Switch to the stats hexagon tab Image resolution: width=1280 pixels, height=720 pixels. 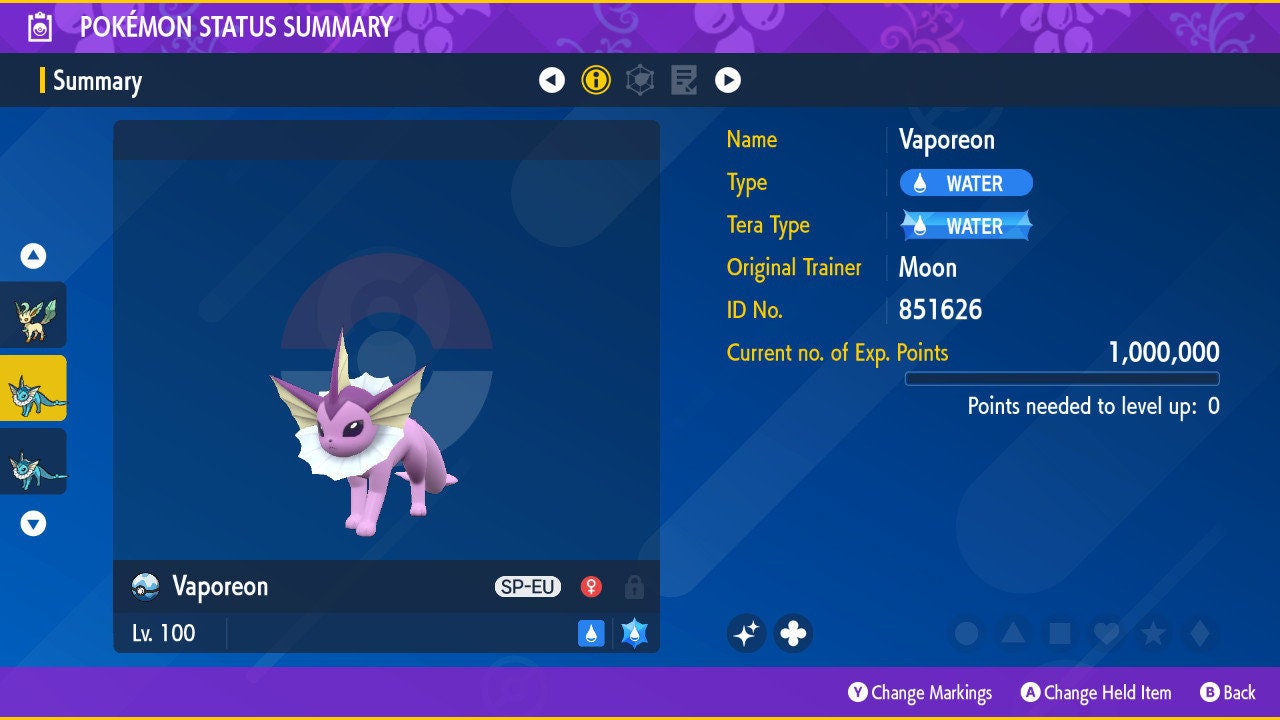pos(640,80)
